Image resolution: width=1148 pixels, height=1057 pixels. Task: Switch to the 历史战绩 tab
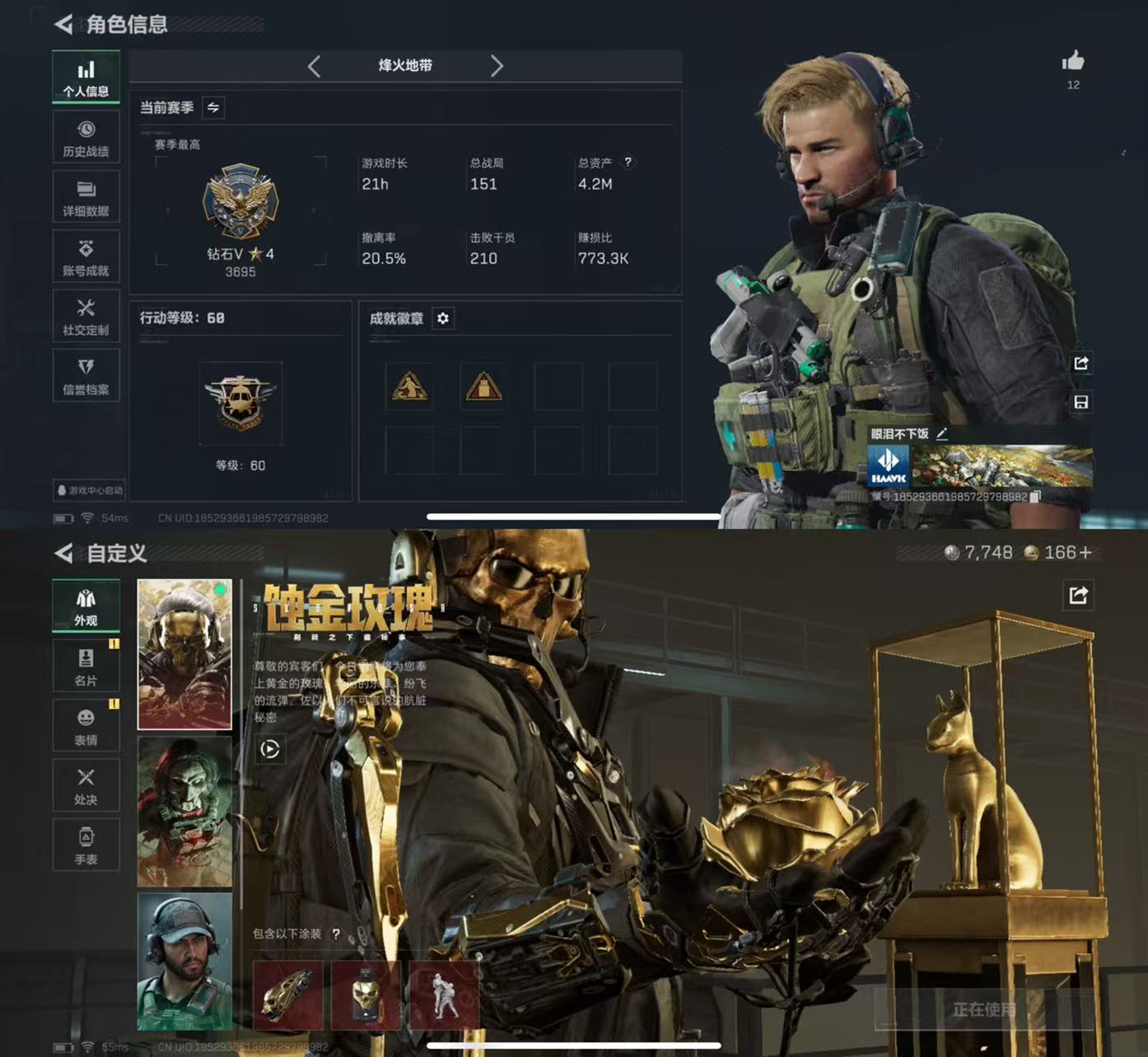(86, 137)
